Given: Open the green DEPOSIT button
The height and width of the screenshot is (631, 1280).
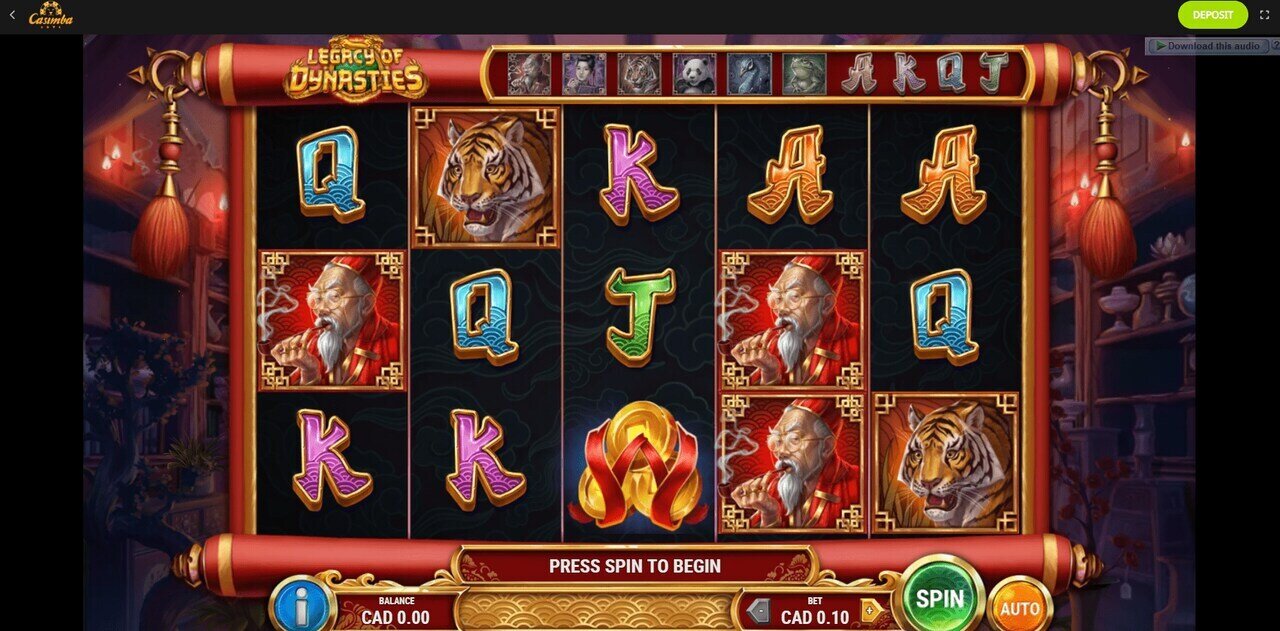Looking at the screenshot, I should coord(1212,15).
